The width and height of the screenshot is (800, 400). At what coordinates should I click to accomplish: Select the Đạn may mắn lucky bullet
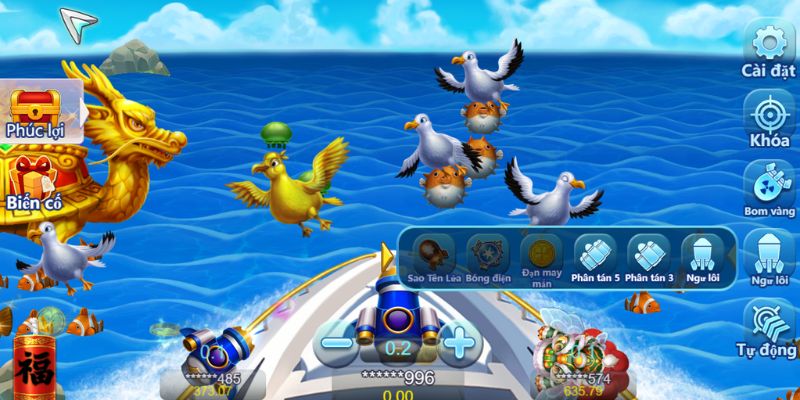pyautogui.click(x=541, y=254)
